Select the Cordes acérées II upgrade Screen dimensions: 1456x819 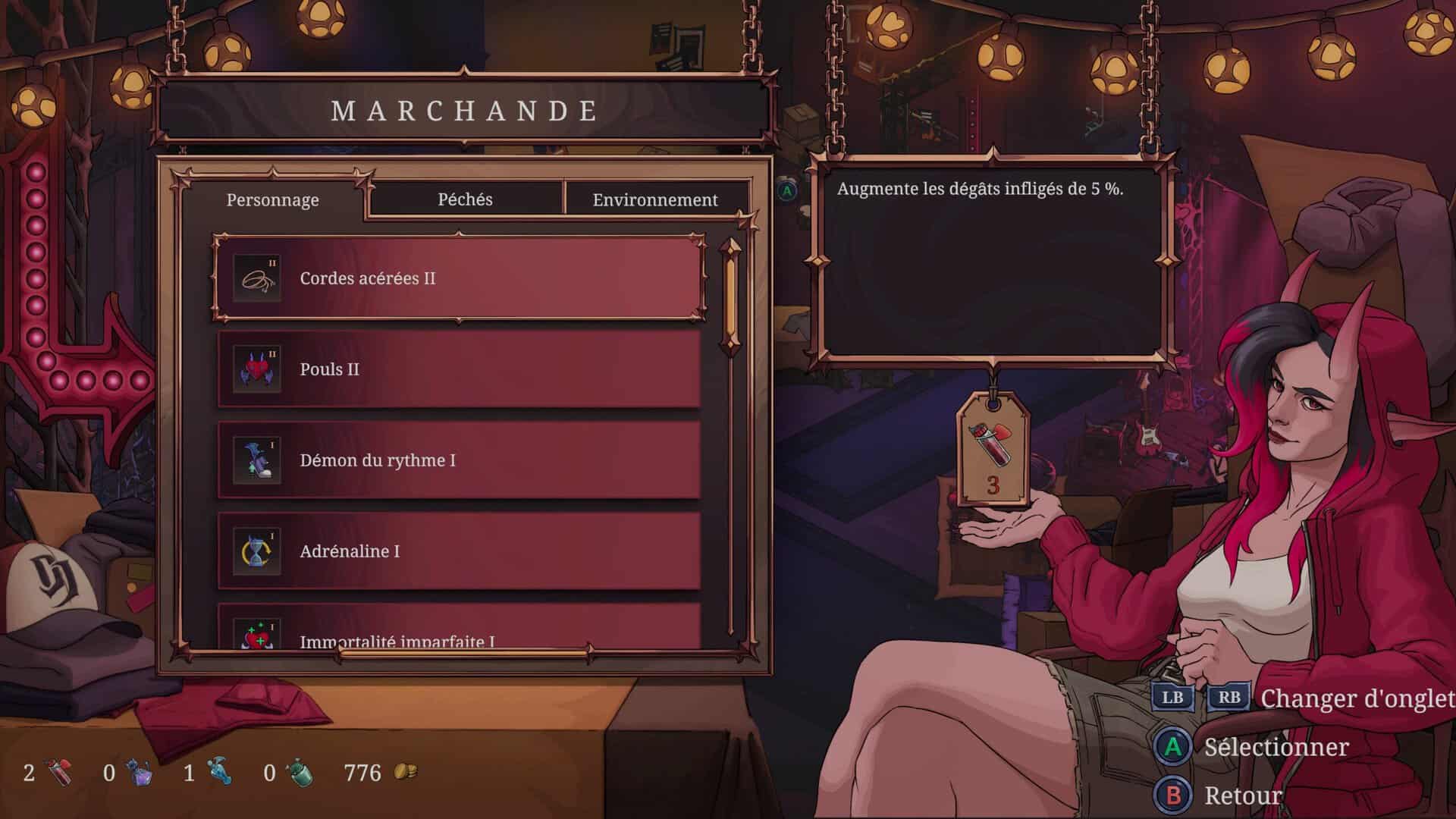point(459,278)
